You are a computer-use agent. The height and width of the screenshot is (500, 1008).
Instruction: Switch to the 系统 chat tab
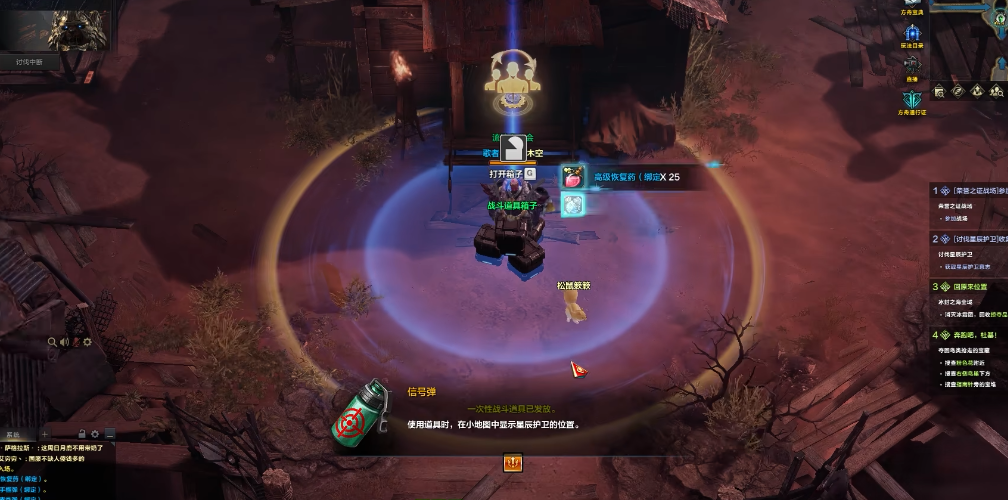[14, 433]
